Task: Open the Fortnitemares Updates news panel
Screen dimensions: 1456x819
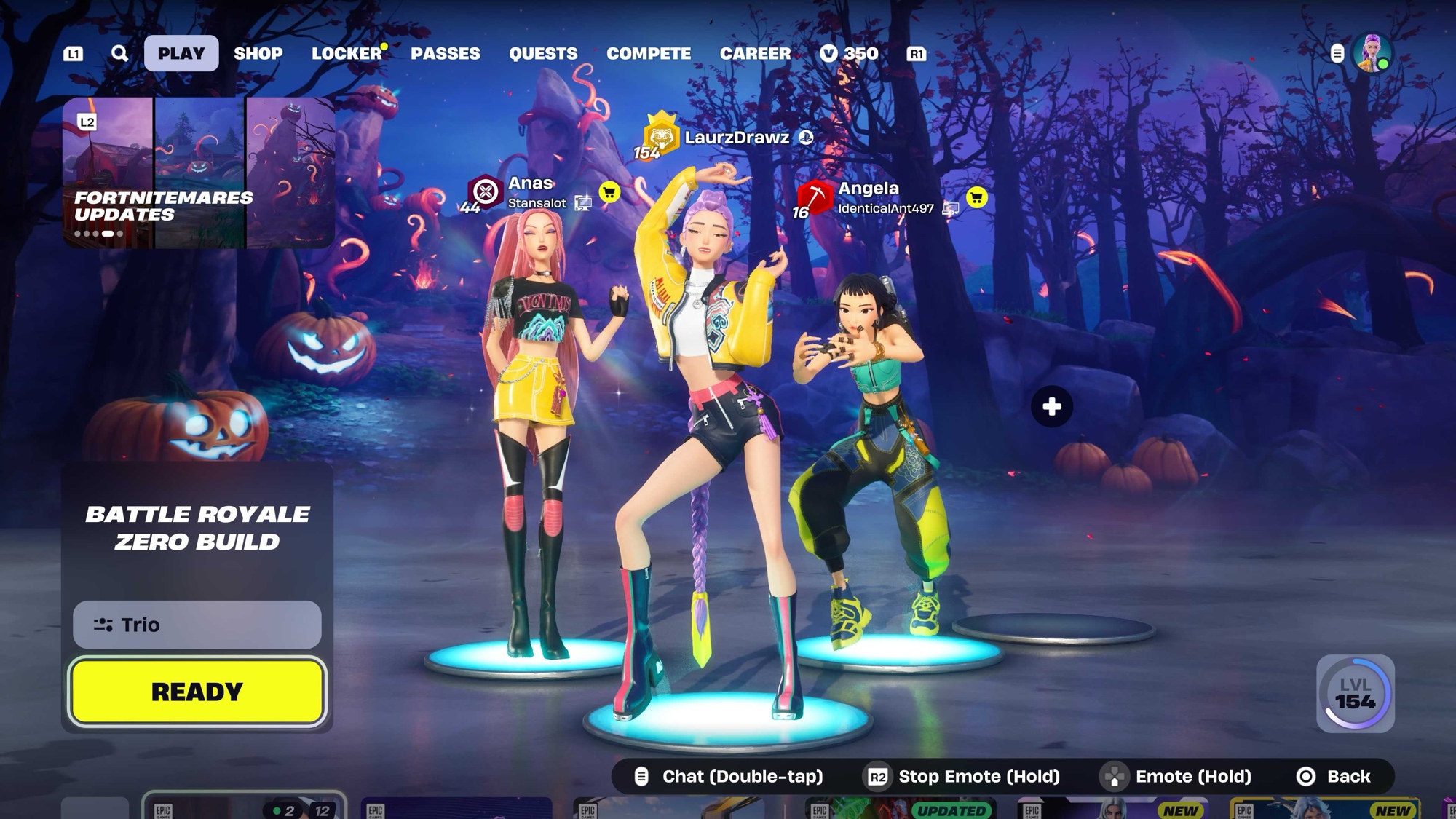Action: pyautogui.click(x=198, y=173)
